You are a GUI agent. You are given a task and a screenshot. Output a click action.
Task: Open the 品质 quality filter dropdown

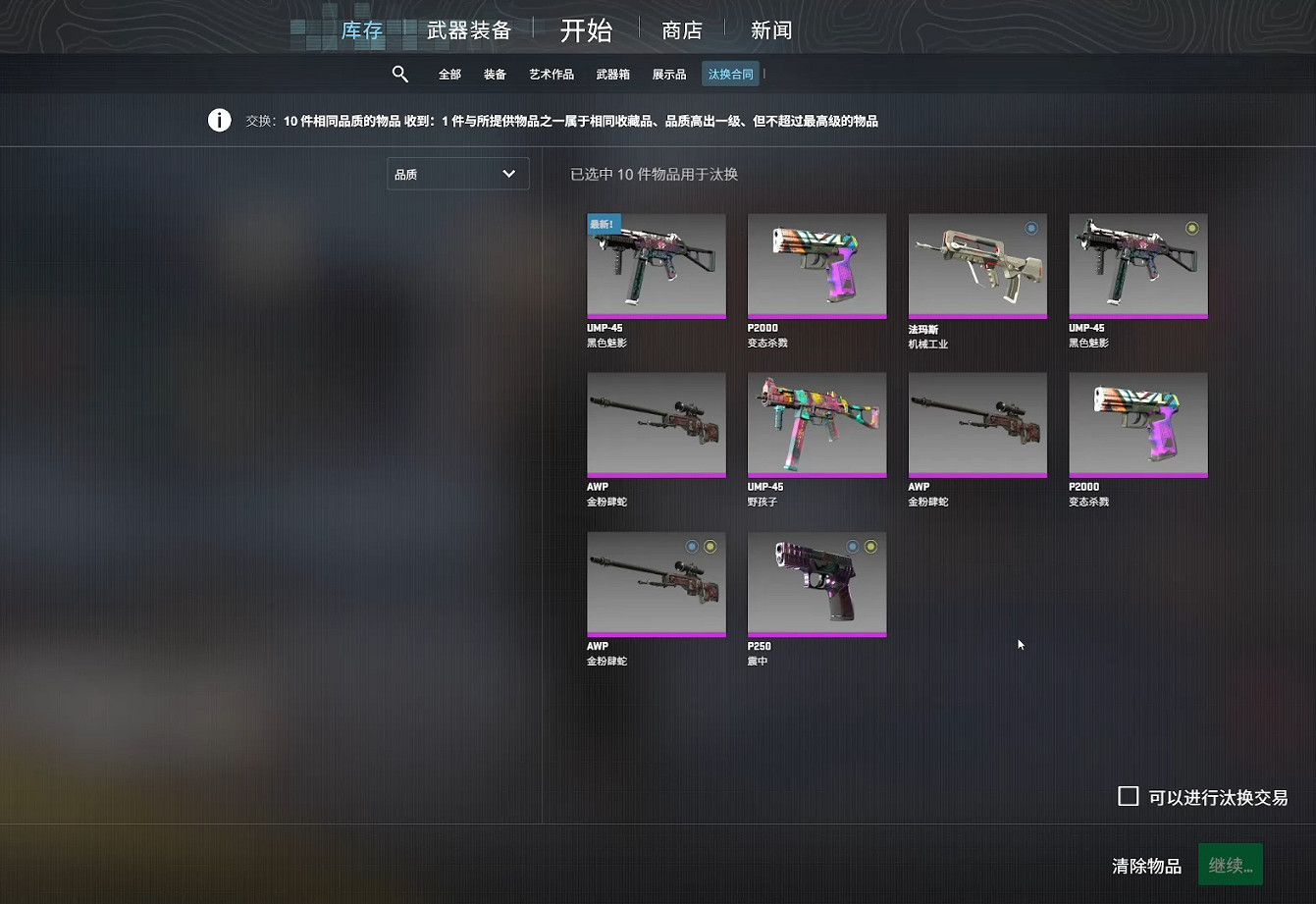click(x=457, y=173)
